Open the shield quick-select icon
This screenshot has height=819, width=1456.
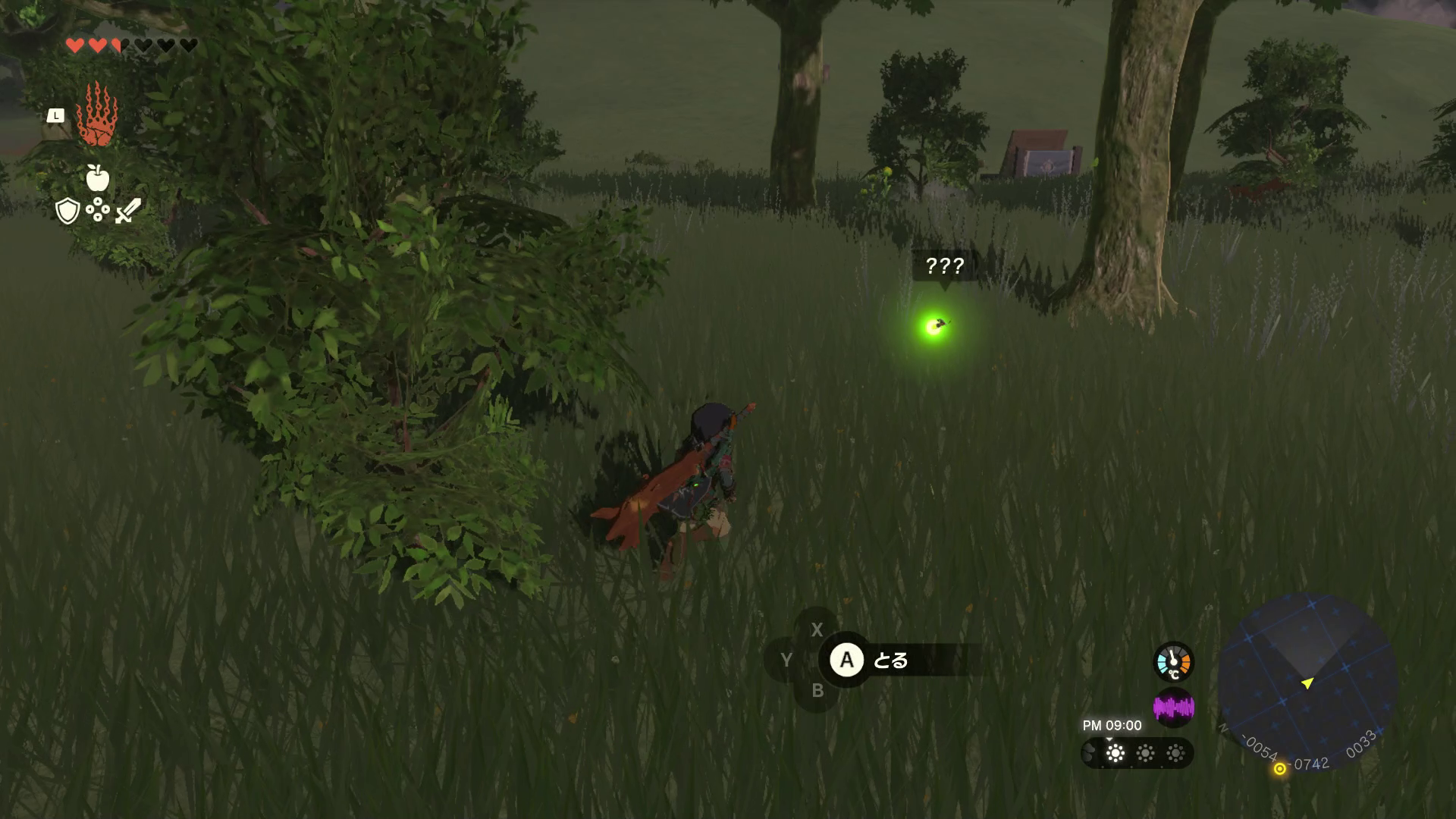click(x=67, y=211)
